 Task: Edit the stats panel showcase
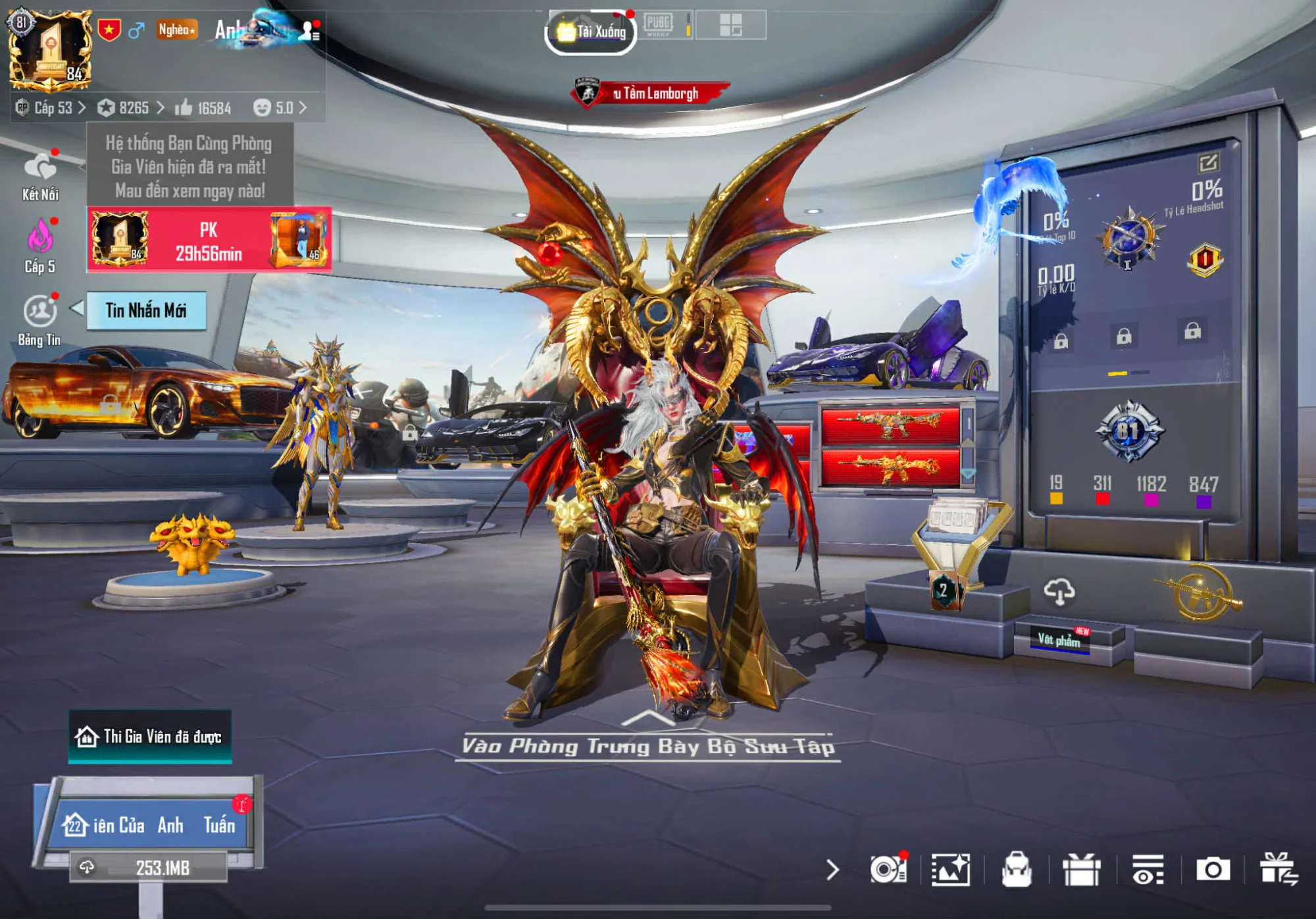point(1208,162)
